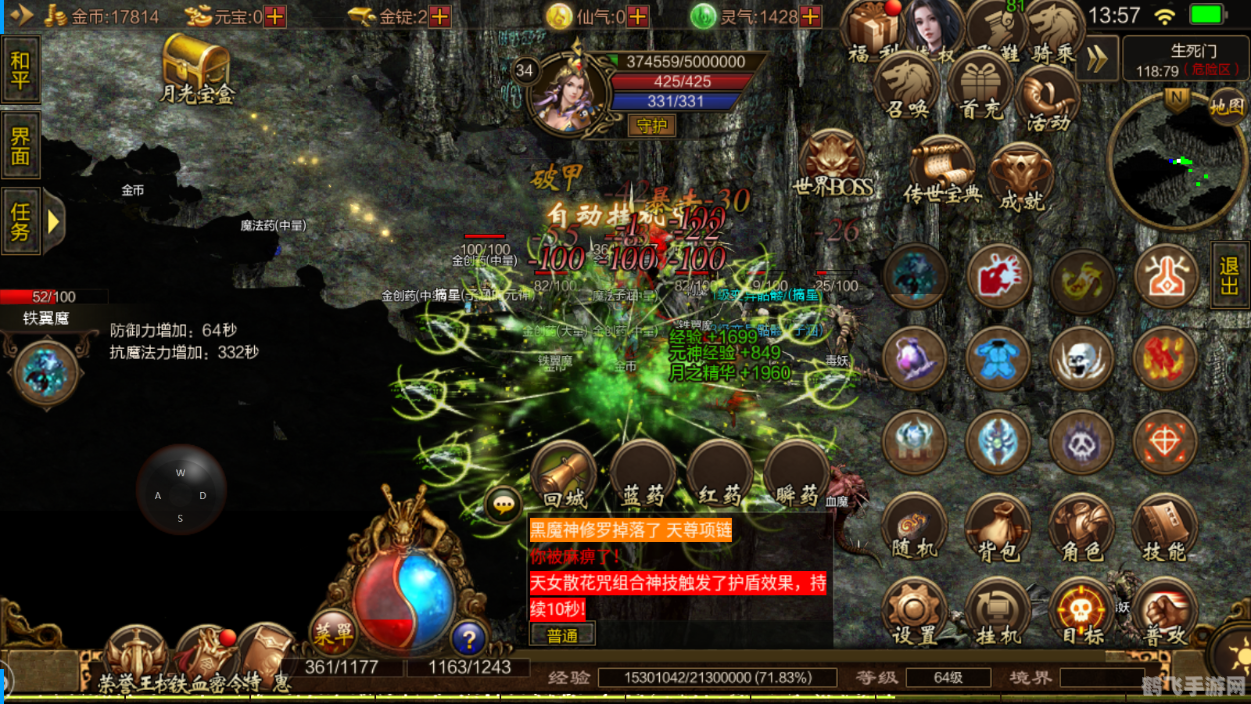
Task: Open the 背包 backpack
Action: [997, 528]
